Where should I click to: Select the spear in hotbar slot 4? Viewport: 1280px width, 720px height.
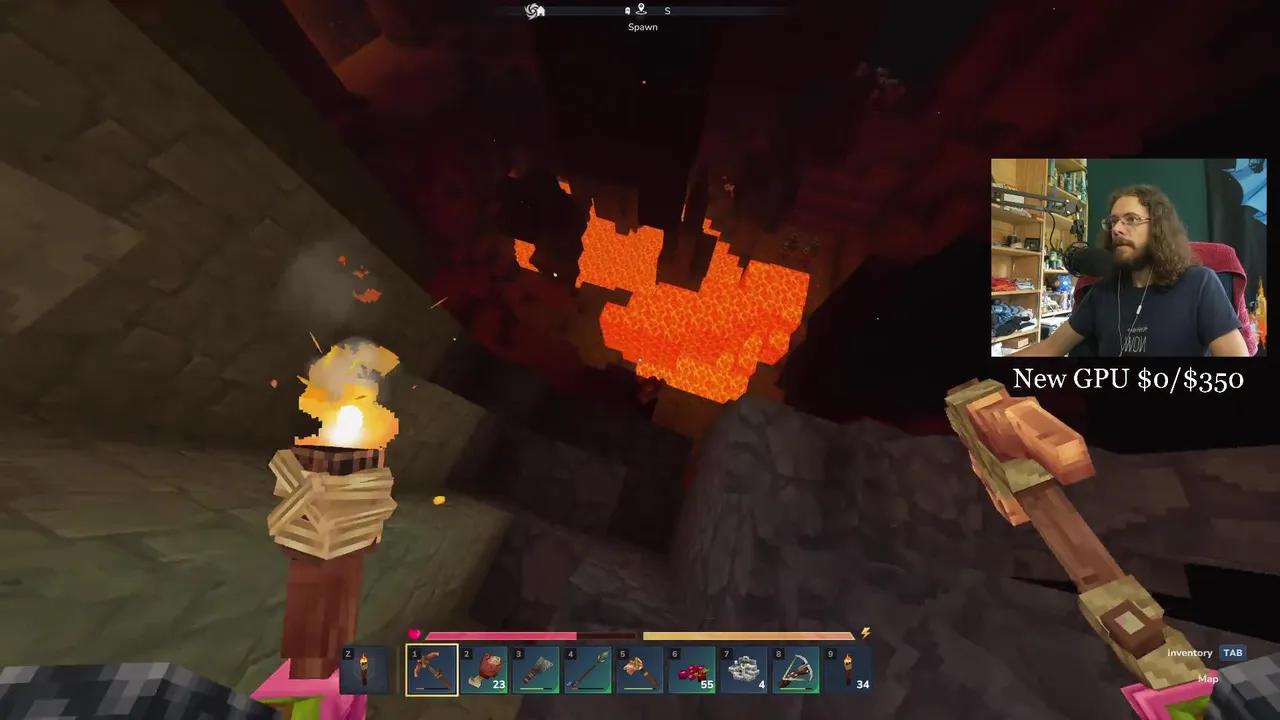pyautogui.click(x=587, y=669)
